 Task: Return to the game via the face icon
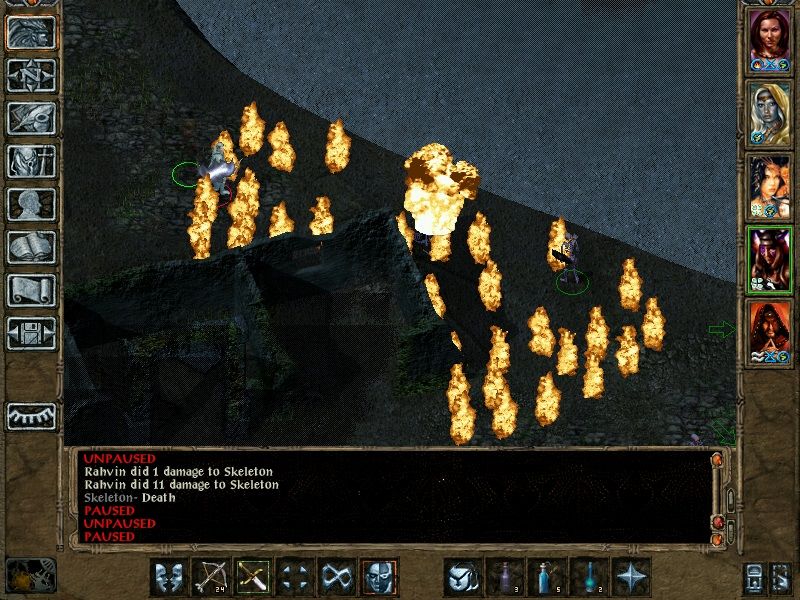click(x=31, y=33)
